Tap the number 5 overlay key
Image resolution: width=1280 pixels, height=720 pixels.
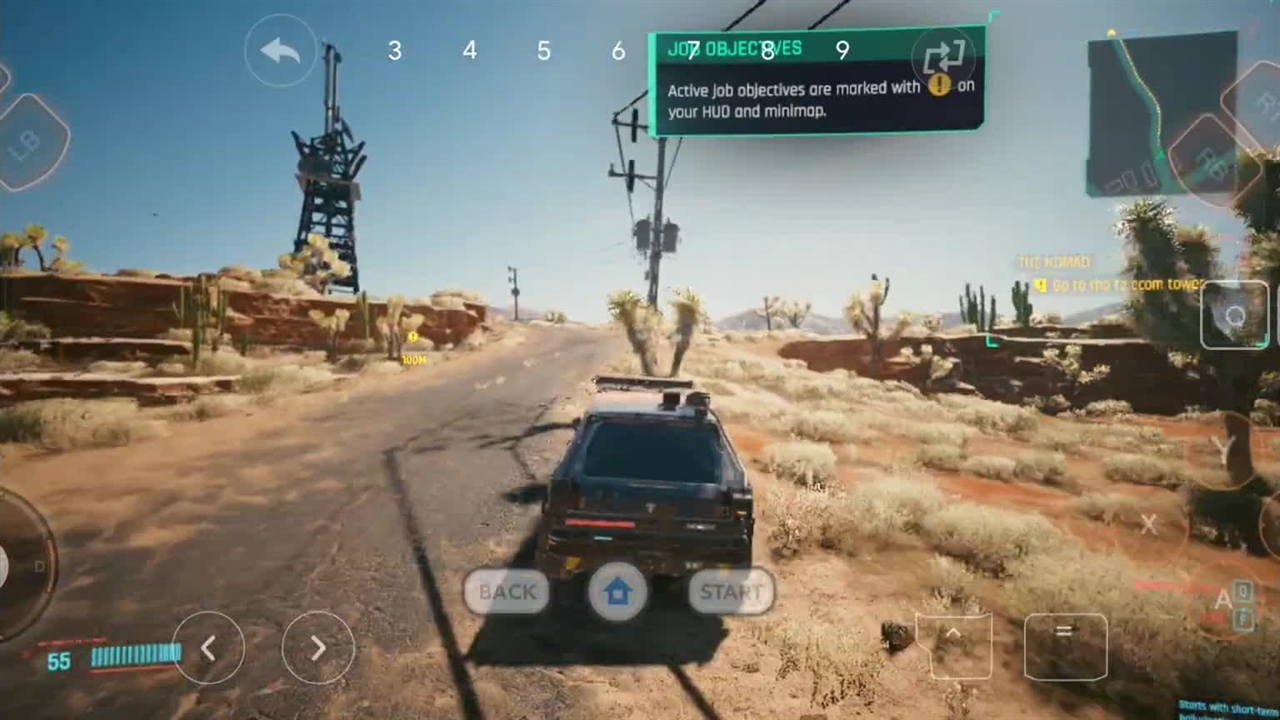544,51
